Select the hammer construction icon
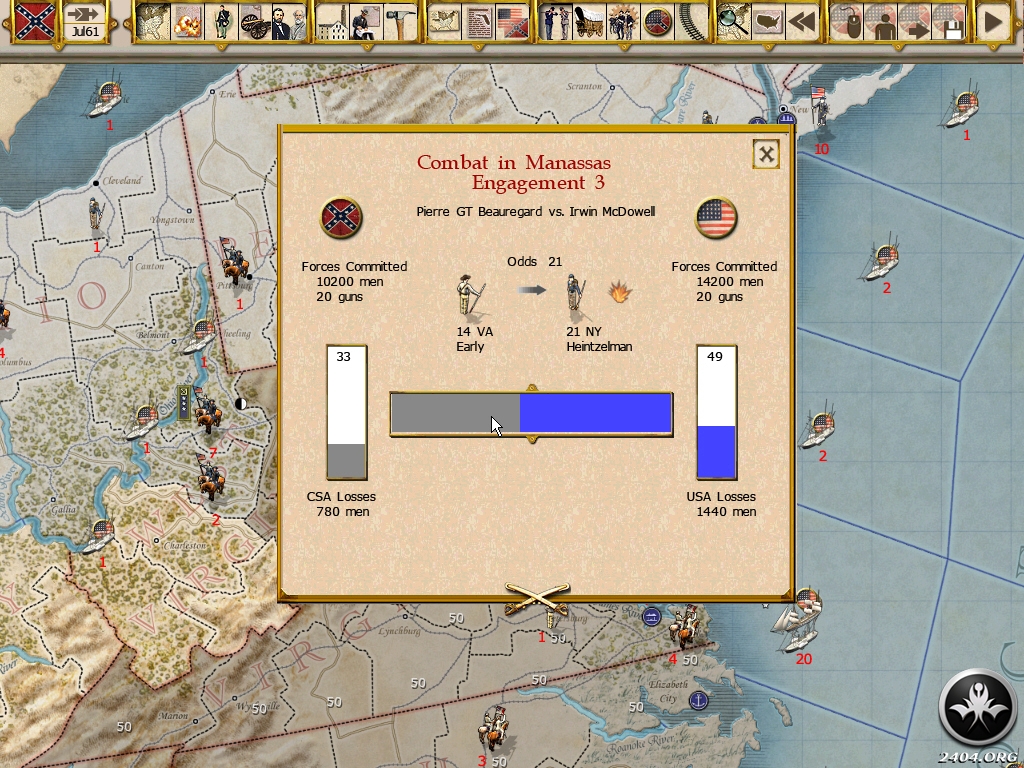This screenshot has width=1024, height=768. pyautogui.click(x=400, y=21)
